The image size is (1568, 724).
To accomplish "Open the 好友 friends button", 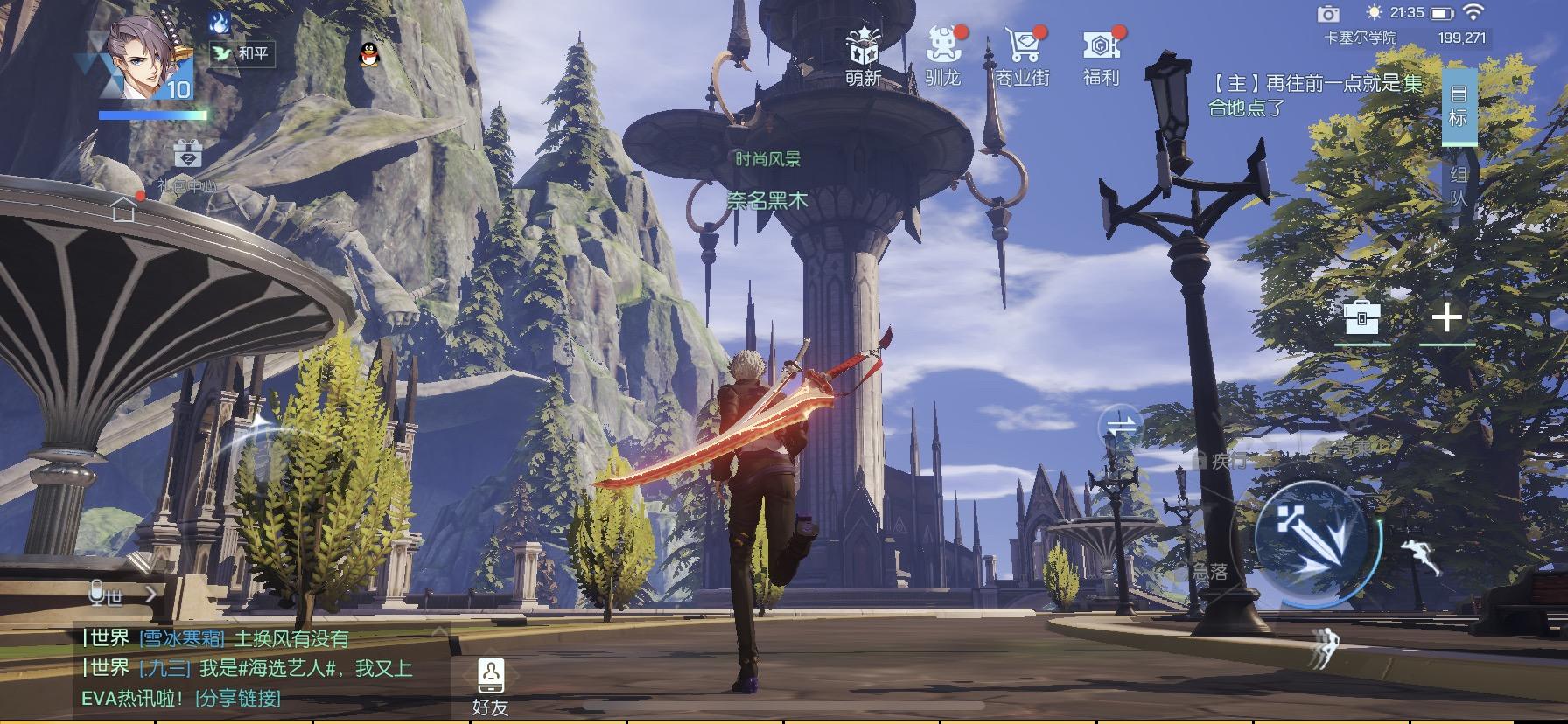I will [490, 687].
